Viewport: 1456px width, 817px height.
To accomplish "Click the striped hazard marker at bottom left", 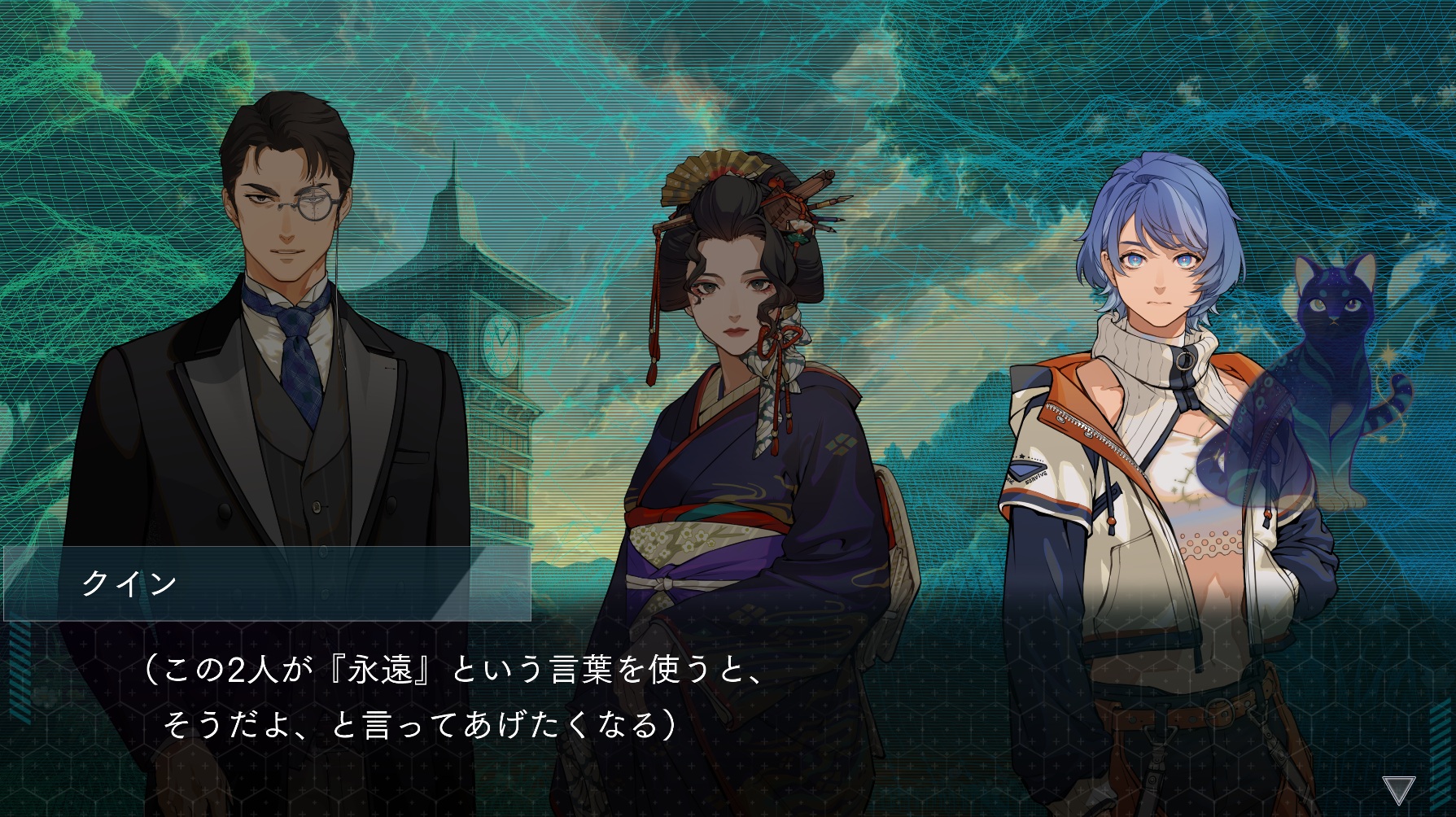I will tap(20, 671).
